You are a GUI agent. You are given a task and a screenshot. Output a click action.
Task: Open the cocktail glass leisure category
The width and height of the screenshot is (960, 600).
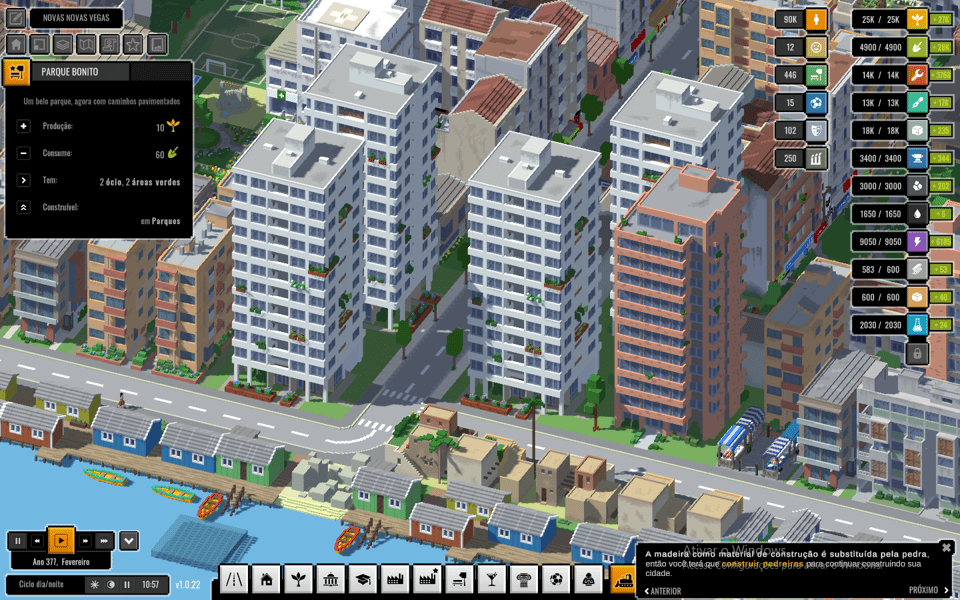(492, 579)
